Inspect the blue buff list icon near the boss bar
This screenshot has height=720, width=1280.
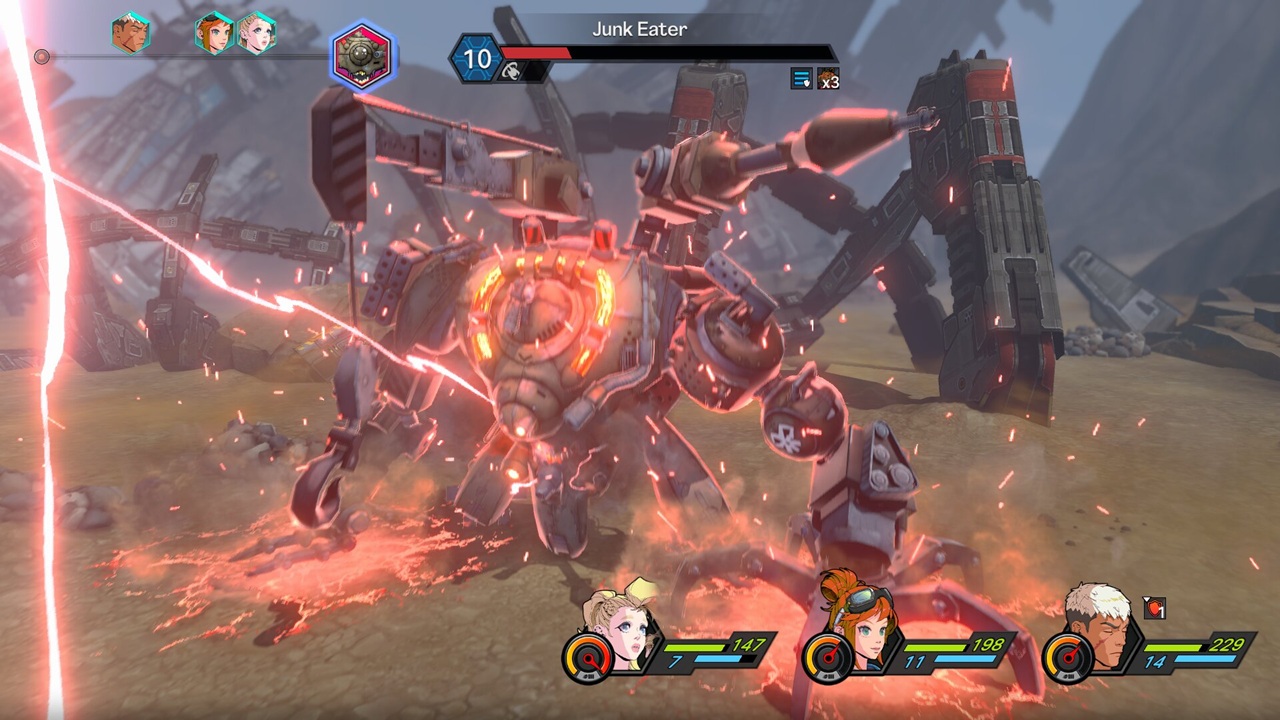800,79
